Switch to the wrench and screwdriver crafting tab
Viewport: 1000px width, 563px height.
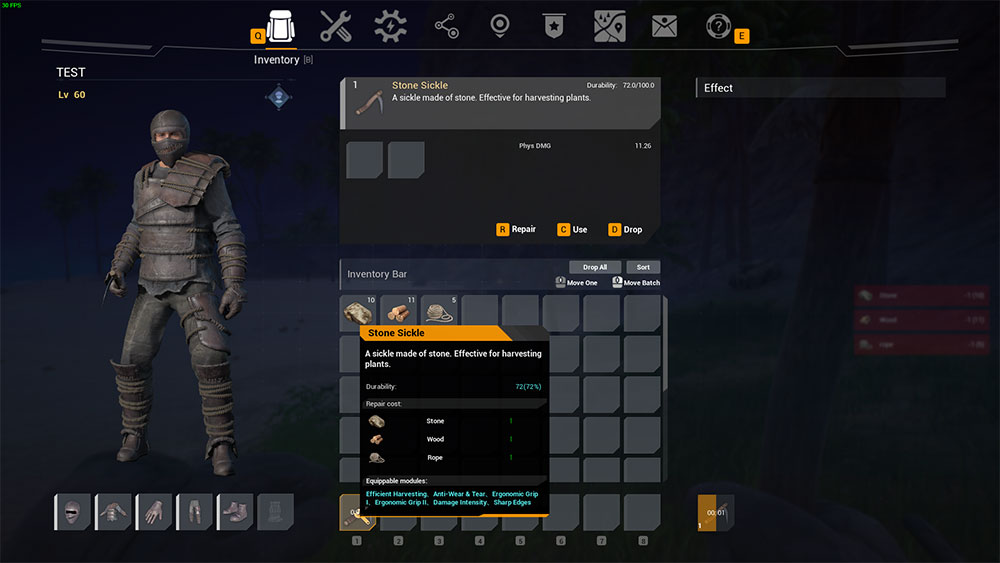coord(336,27)
